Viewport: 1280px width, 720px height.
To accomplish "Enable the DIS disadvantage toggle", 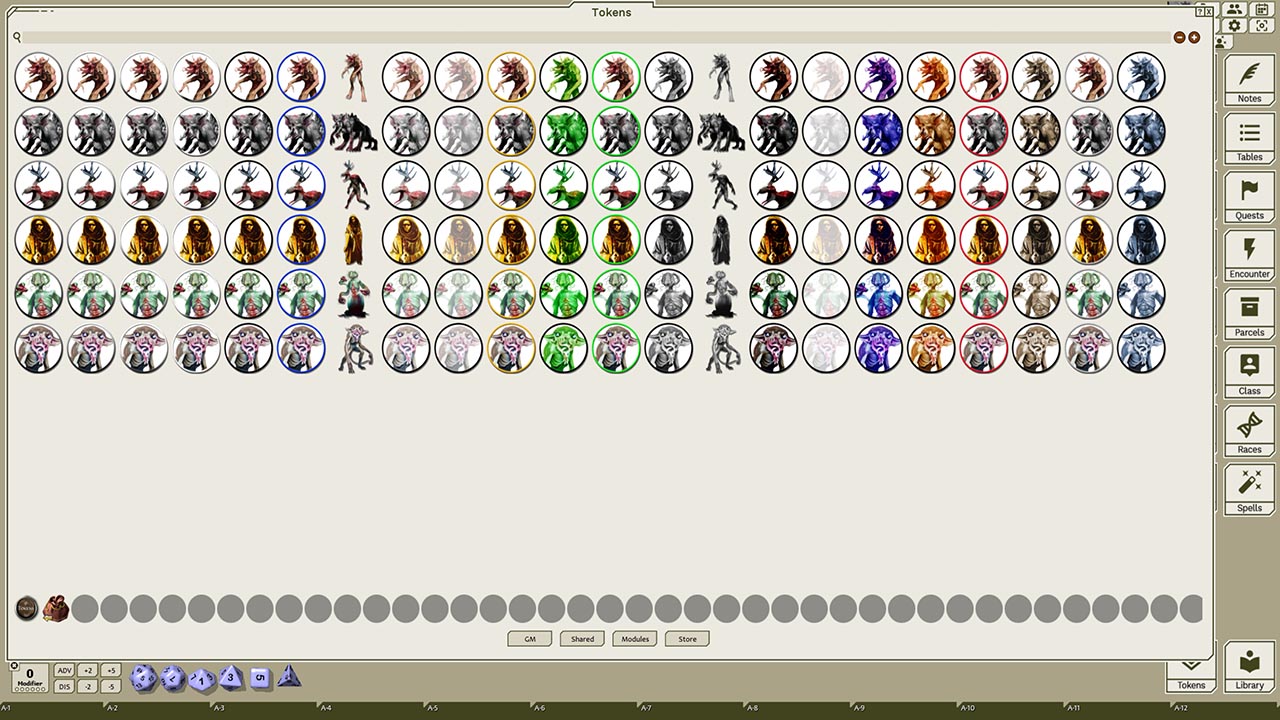I will coord(64,686).
